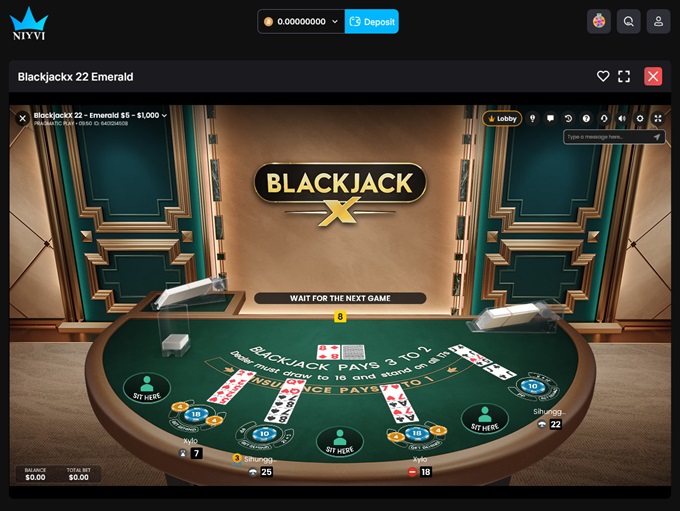Viewport: 680px width, 511px height.
Task: Take the Sit Here seat beside Sihungg's 22 hand
Action: (484, 418)
